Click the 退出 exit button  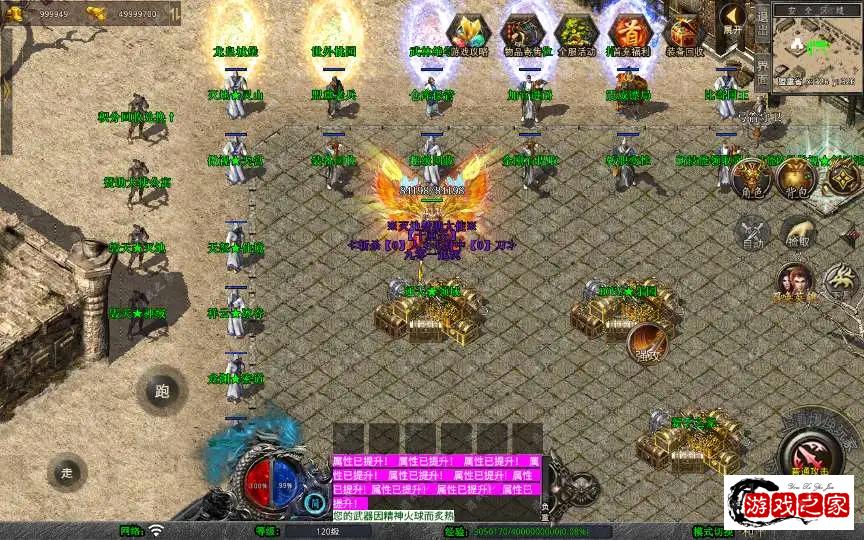[x=762, y=28]
